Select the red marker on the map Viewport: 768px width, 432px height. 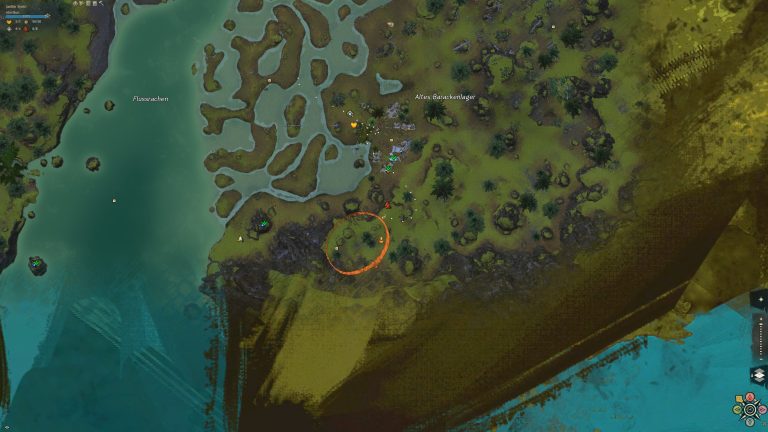point(387,205)
